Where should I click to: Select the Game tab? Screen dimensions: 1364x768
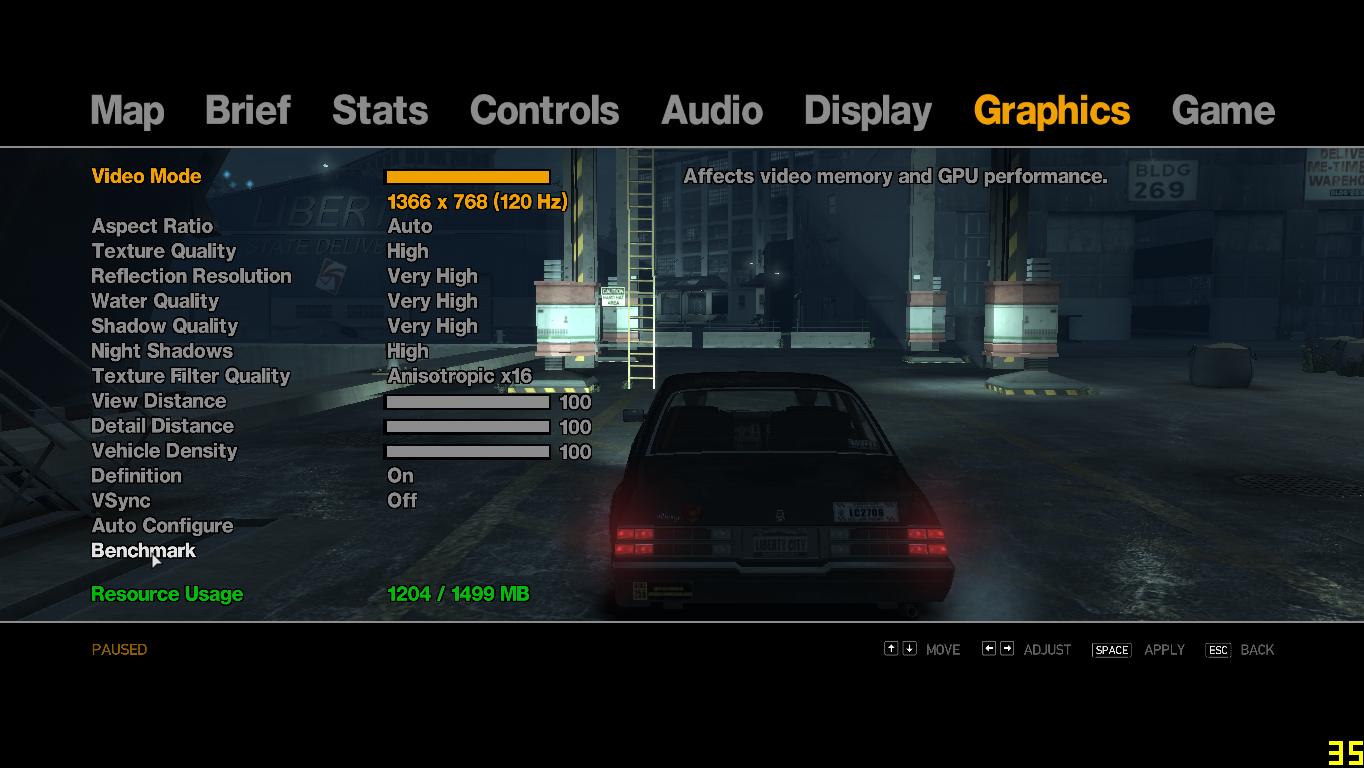(x=1222, y=111)
